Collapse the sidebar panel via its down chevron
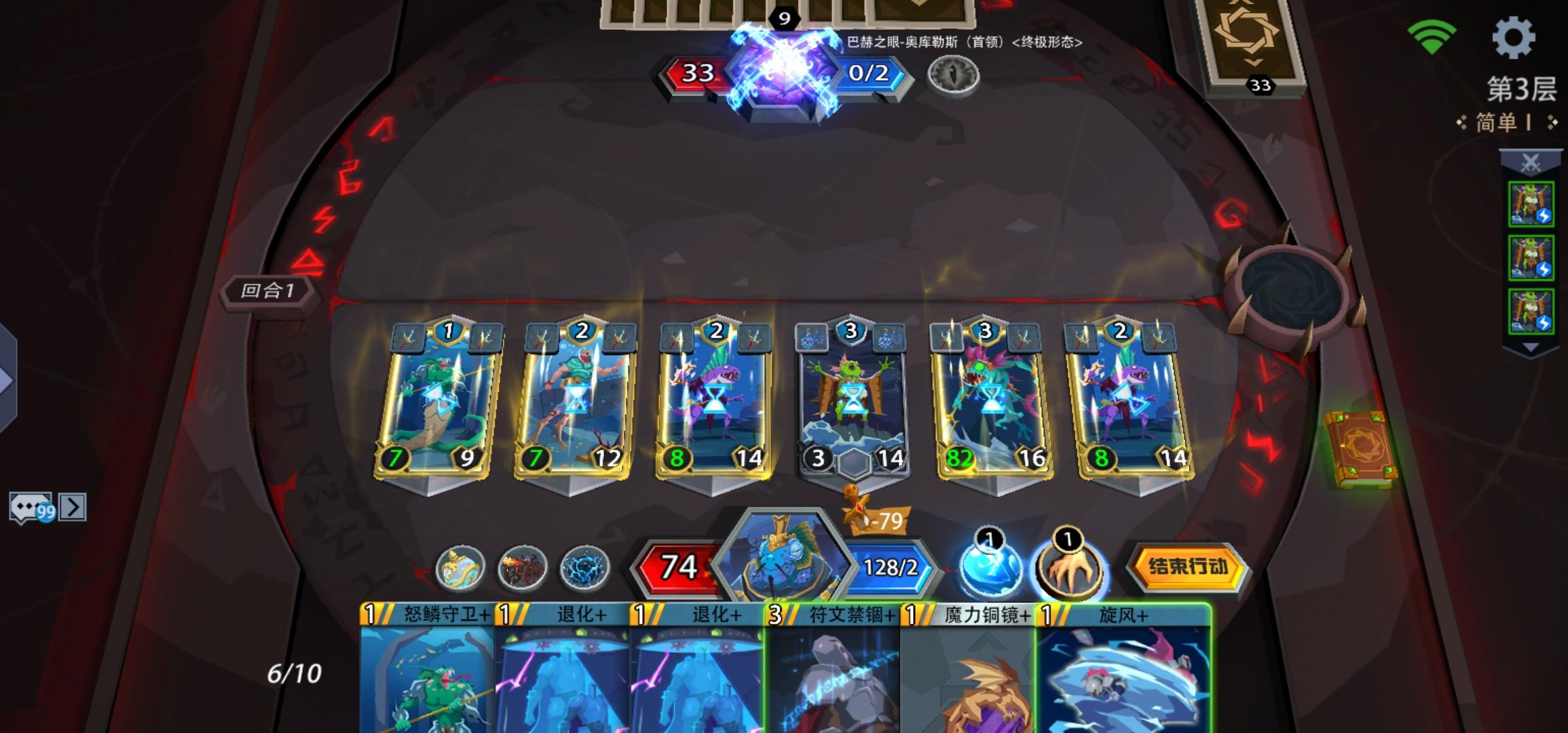This screenshot has height=733, width=1568. (x=1529, y=346)
